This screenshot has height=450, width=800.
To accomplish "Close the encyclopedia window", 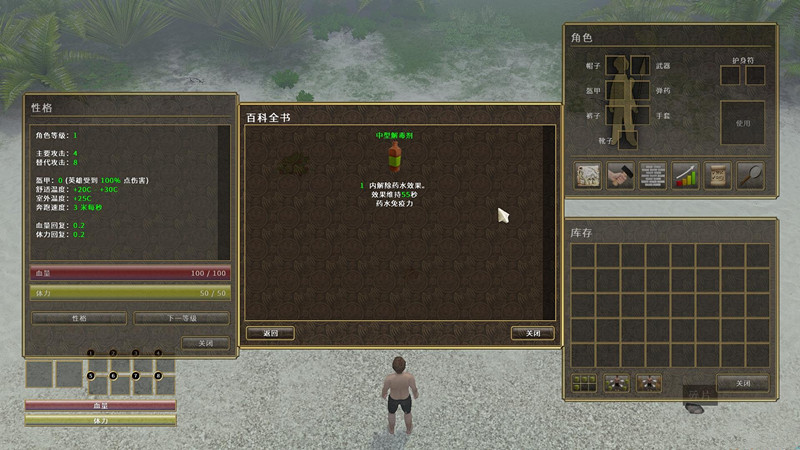I will [x=532, y=333].
